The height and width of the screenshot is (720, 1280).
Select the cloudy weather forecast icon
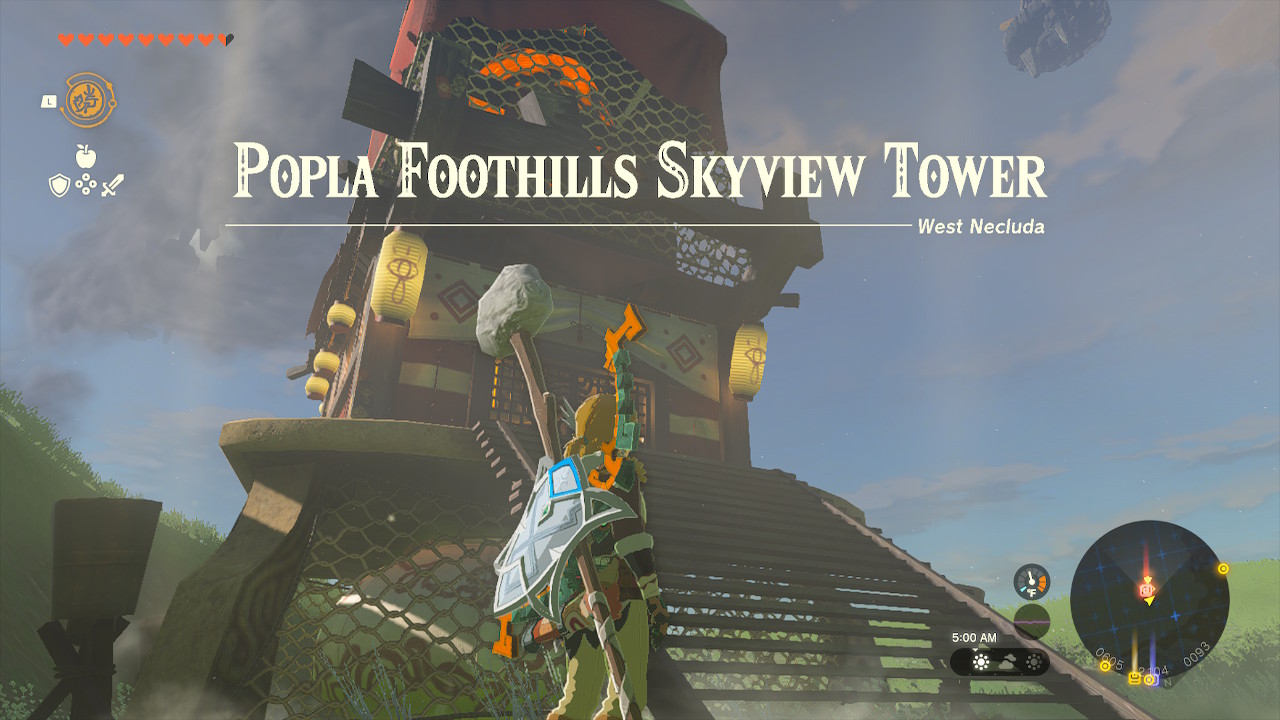pyautogui.click(x=1009, y=660)
